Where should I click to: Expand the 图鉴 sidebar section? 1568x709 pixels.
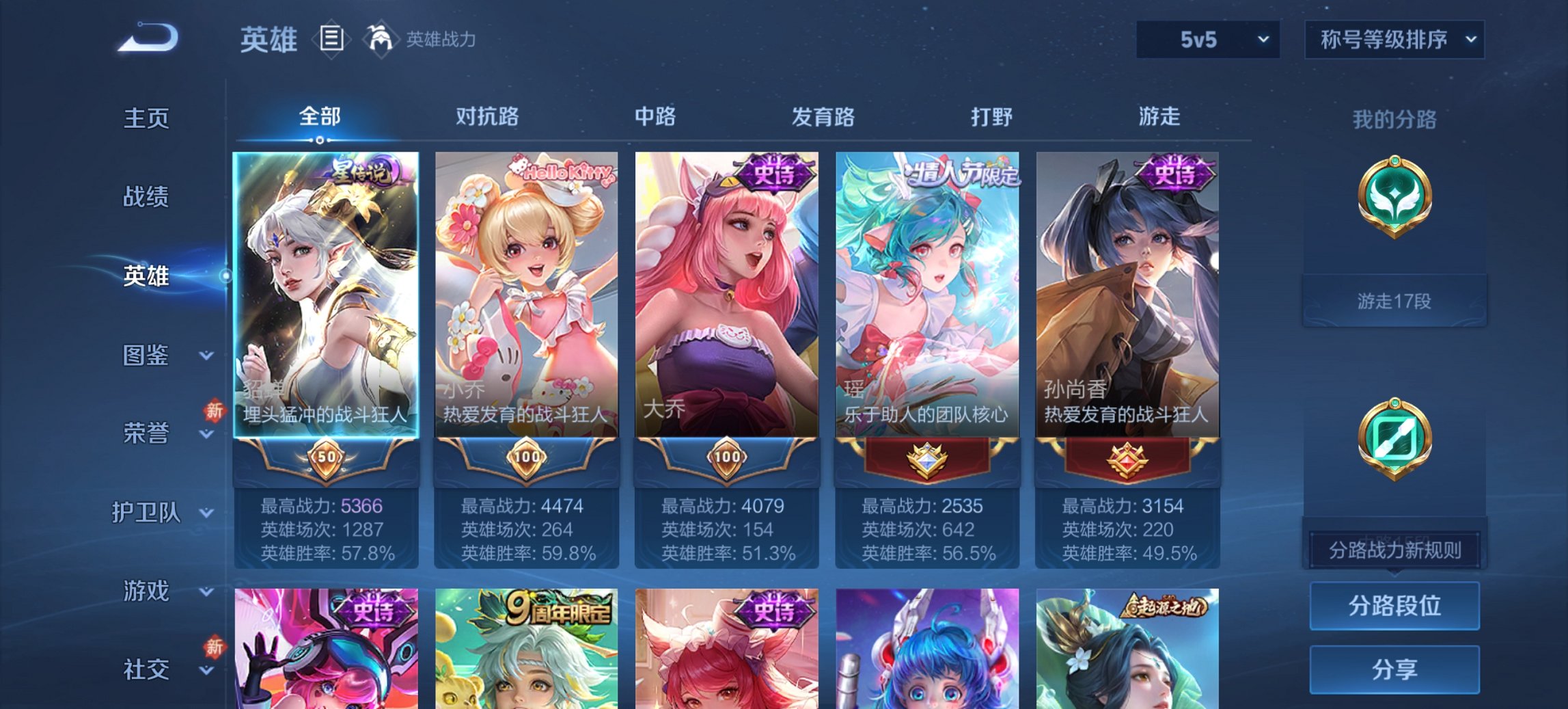click(x=147, y=356)
